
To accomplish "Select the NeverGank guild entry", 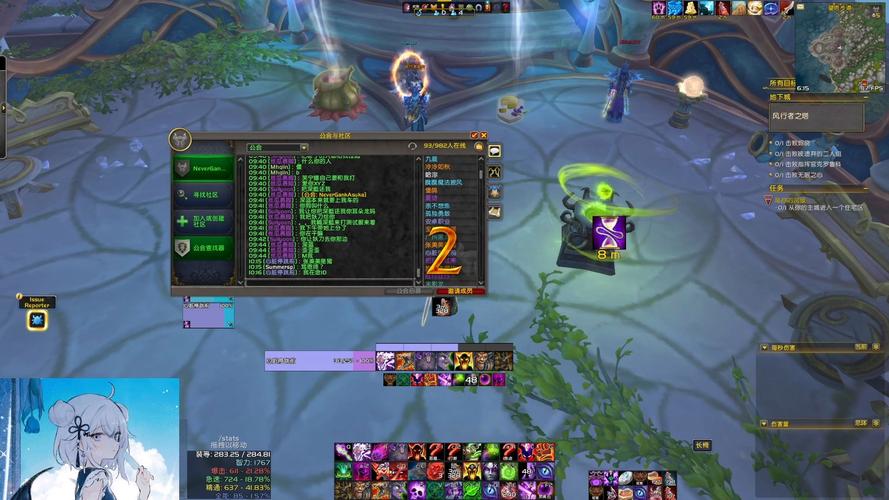I will (x=205, y=168).
